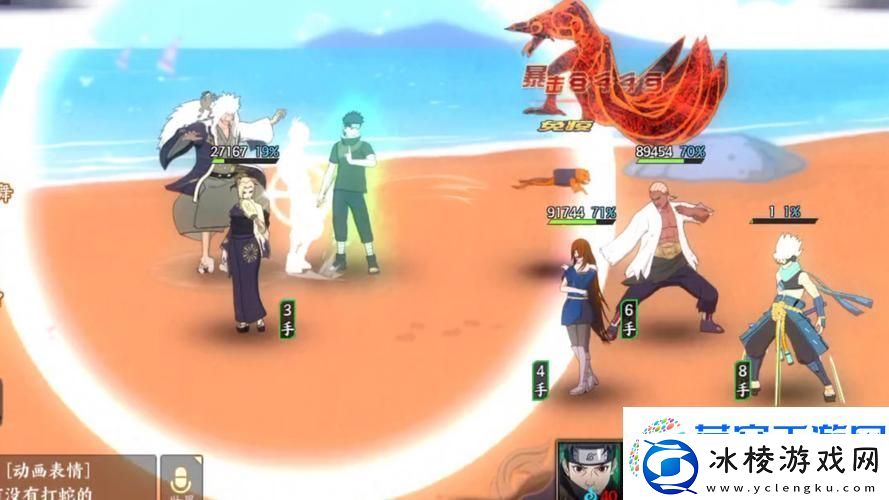The width and height of the screenshot is (889, 500).
Task: Activate the ninja portrait skill icon
Action: pyautogui.click(x=590, y=472)
